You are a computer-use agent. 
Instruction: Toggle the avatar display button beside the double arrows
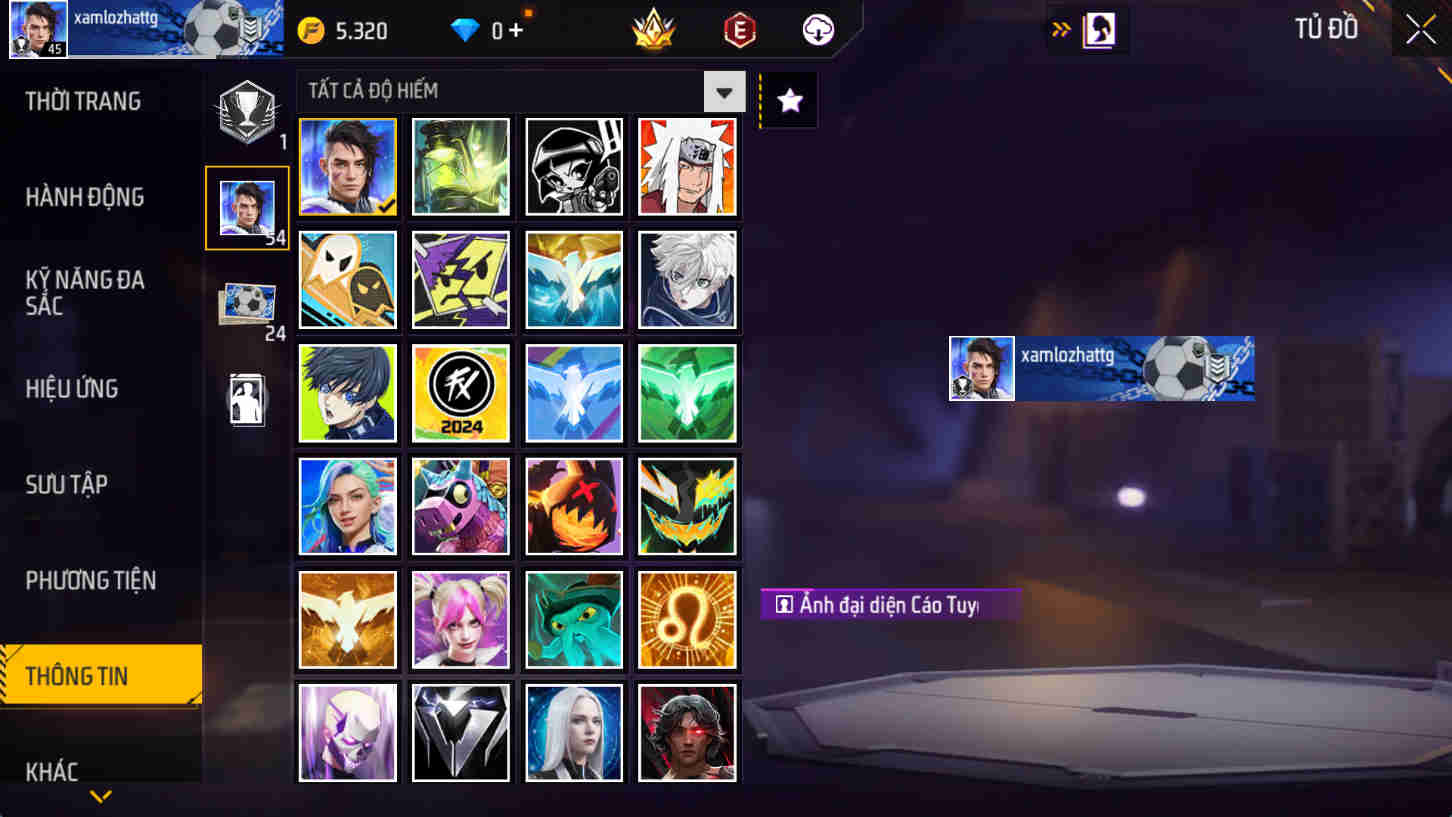pos(1098,30)
